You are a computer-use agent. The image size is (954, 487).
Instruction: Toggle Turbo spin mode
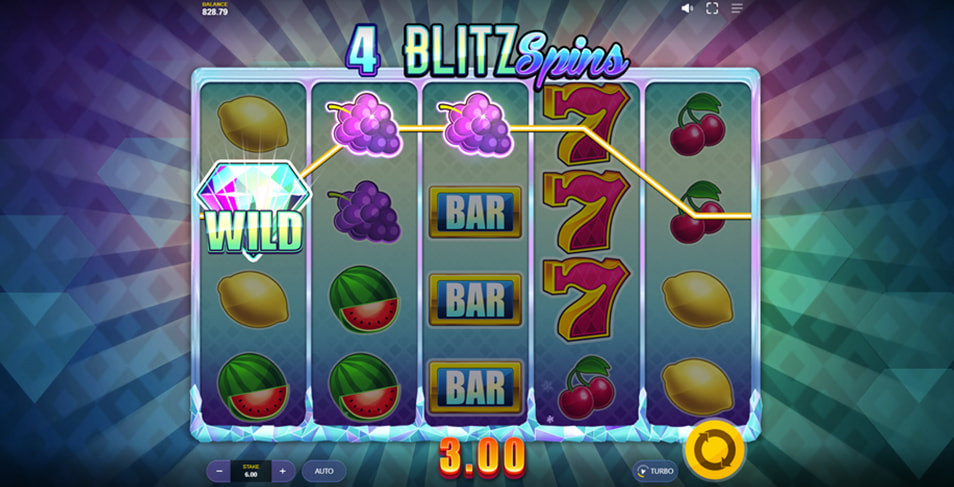(x=655, y=471)
